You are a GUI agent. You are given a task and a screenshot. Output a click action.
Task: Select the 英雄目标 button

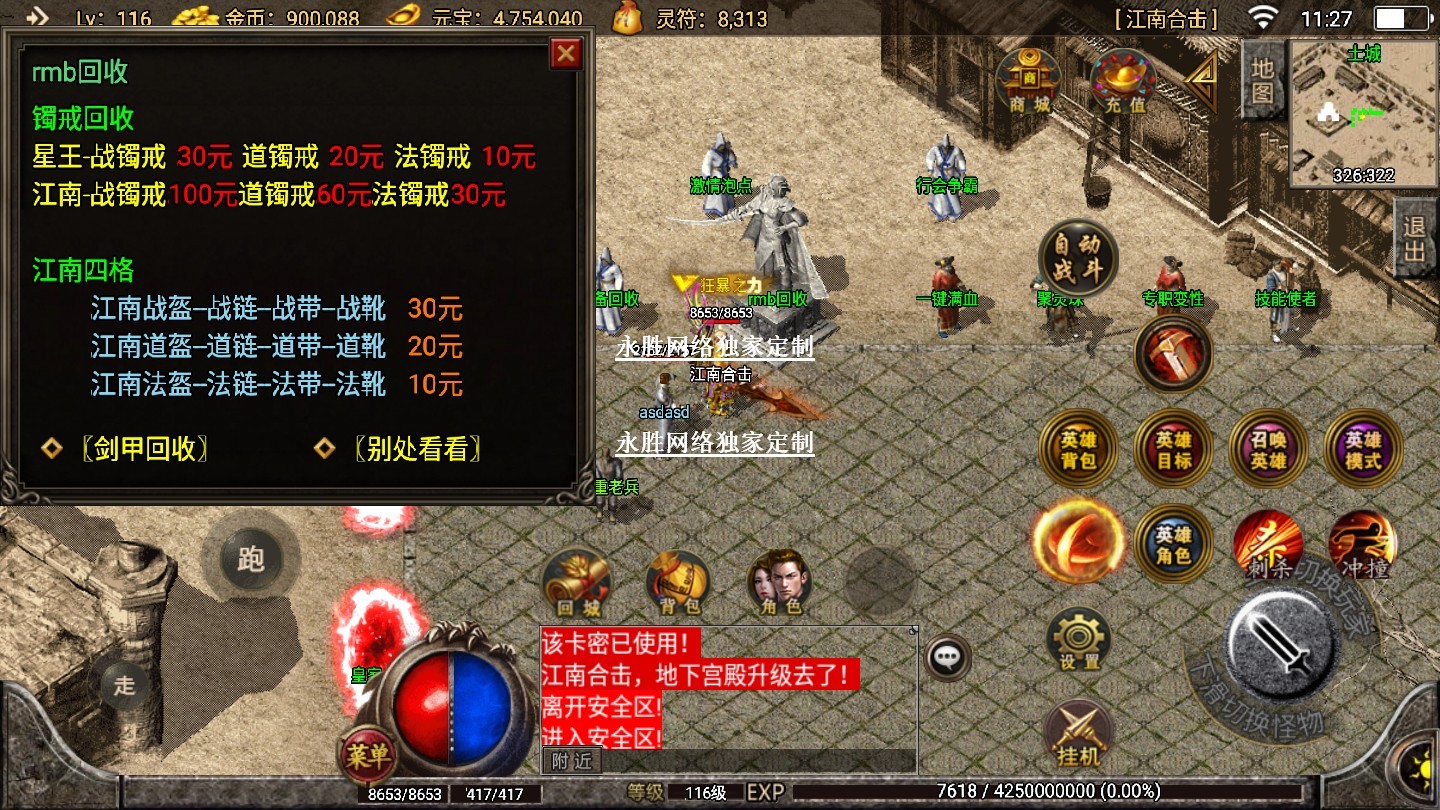(x=1173, y=450)
